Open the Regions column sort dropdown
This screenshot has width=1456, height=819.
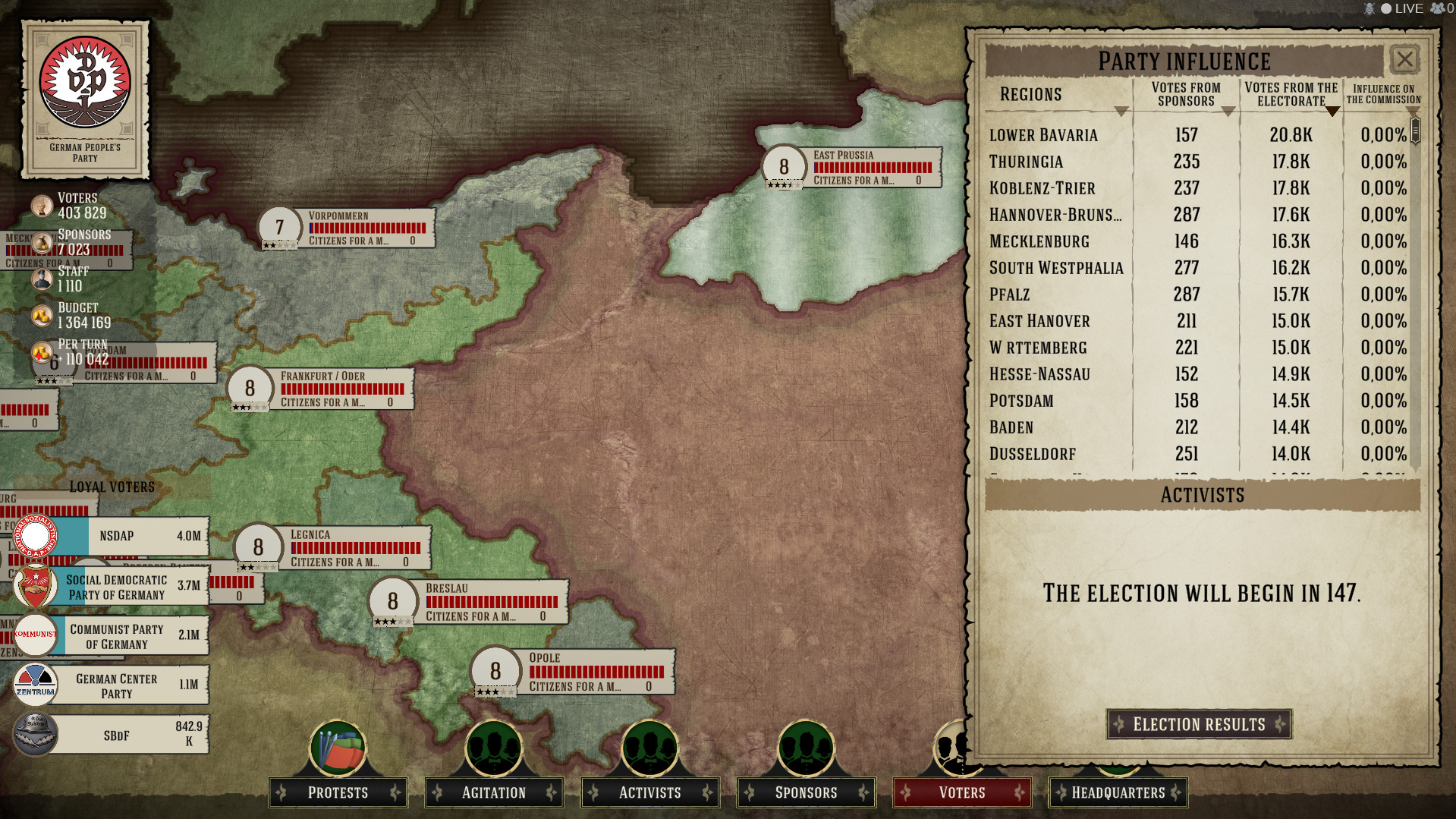[1123, 109]
